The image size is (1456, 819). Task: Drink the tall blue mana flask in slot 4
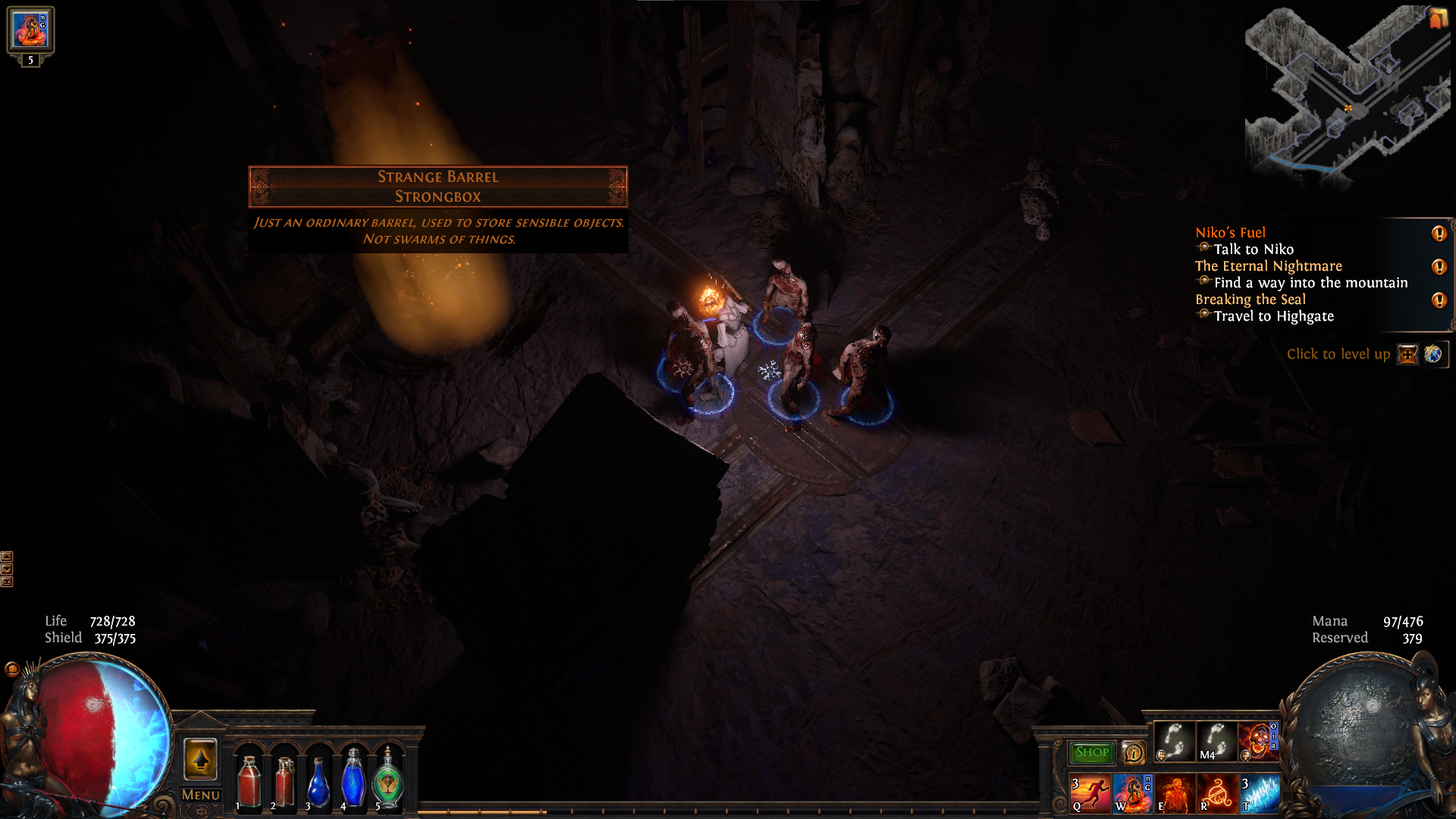pos(353,780)
